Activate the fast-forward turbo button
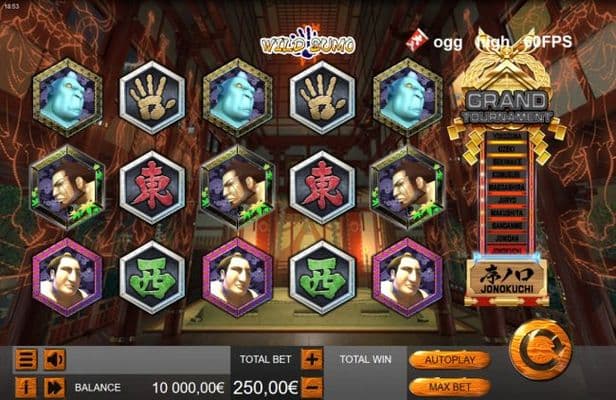Screen dimensions: 616x400 pos(54,387)
